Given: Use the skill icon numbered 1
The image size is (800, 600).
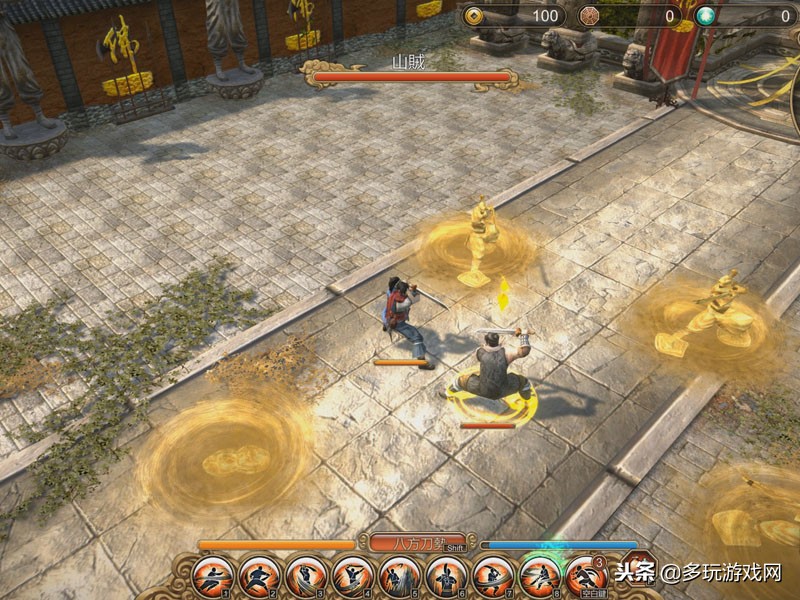Looking at the screenshot, I should [213, 576].
